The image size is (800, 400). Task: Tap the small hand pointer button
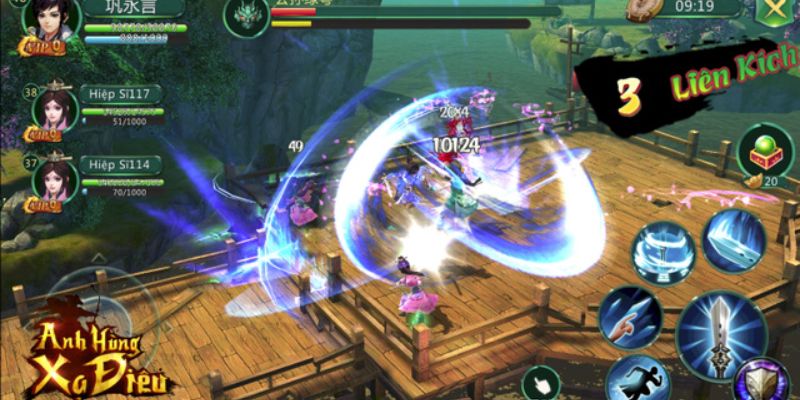pos(542,383)
